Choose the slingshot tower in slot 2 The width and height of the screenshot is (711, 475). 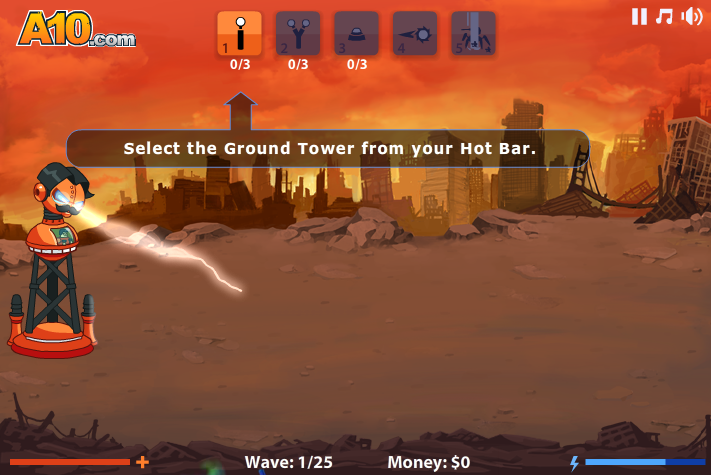(298, 33)
